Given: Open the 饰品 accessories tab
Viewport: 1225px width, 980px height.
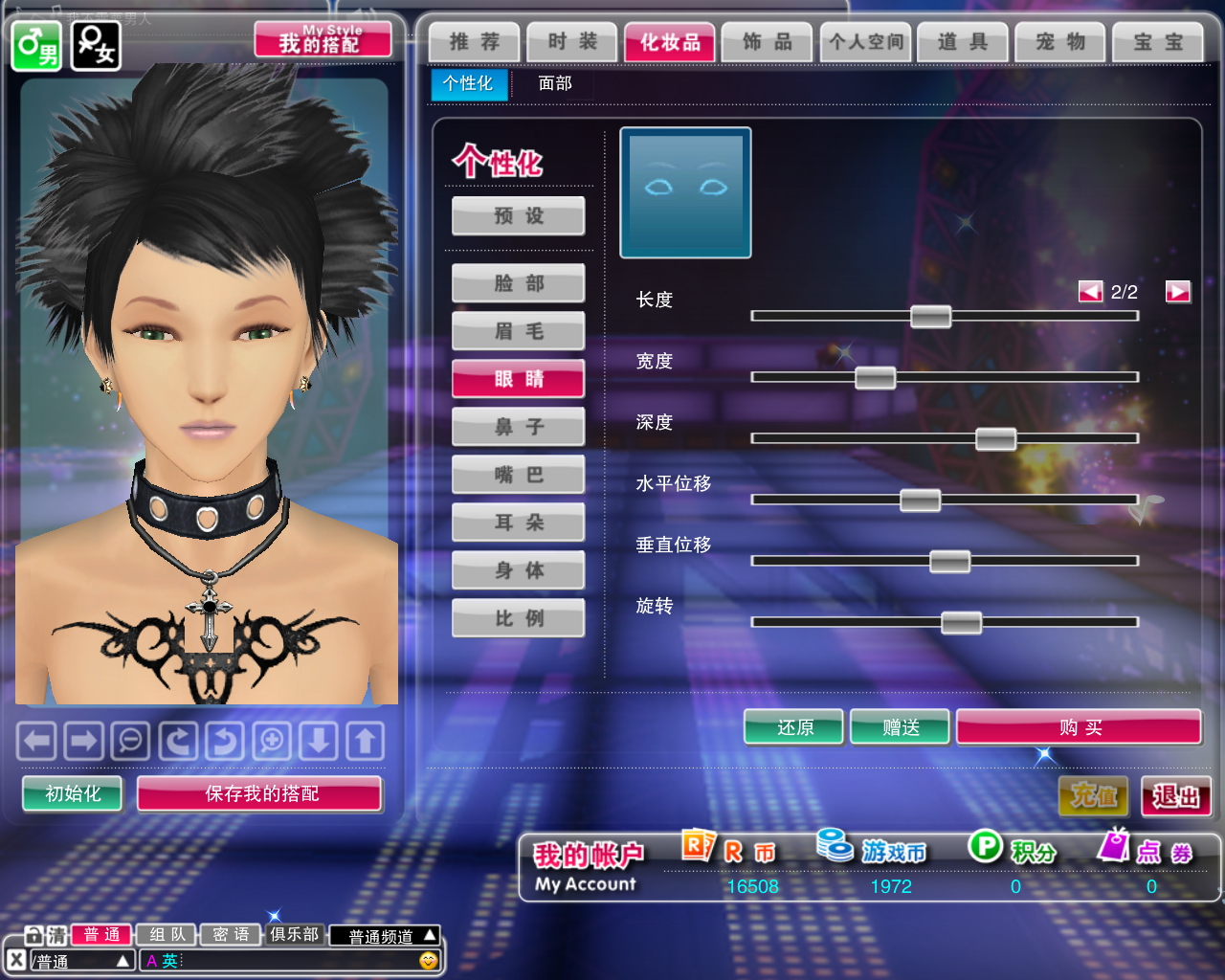Looking at the screenshot, I should 768,42.
